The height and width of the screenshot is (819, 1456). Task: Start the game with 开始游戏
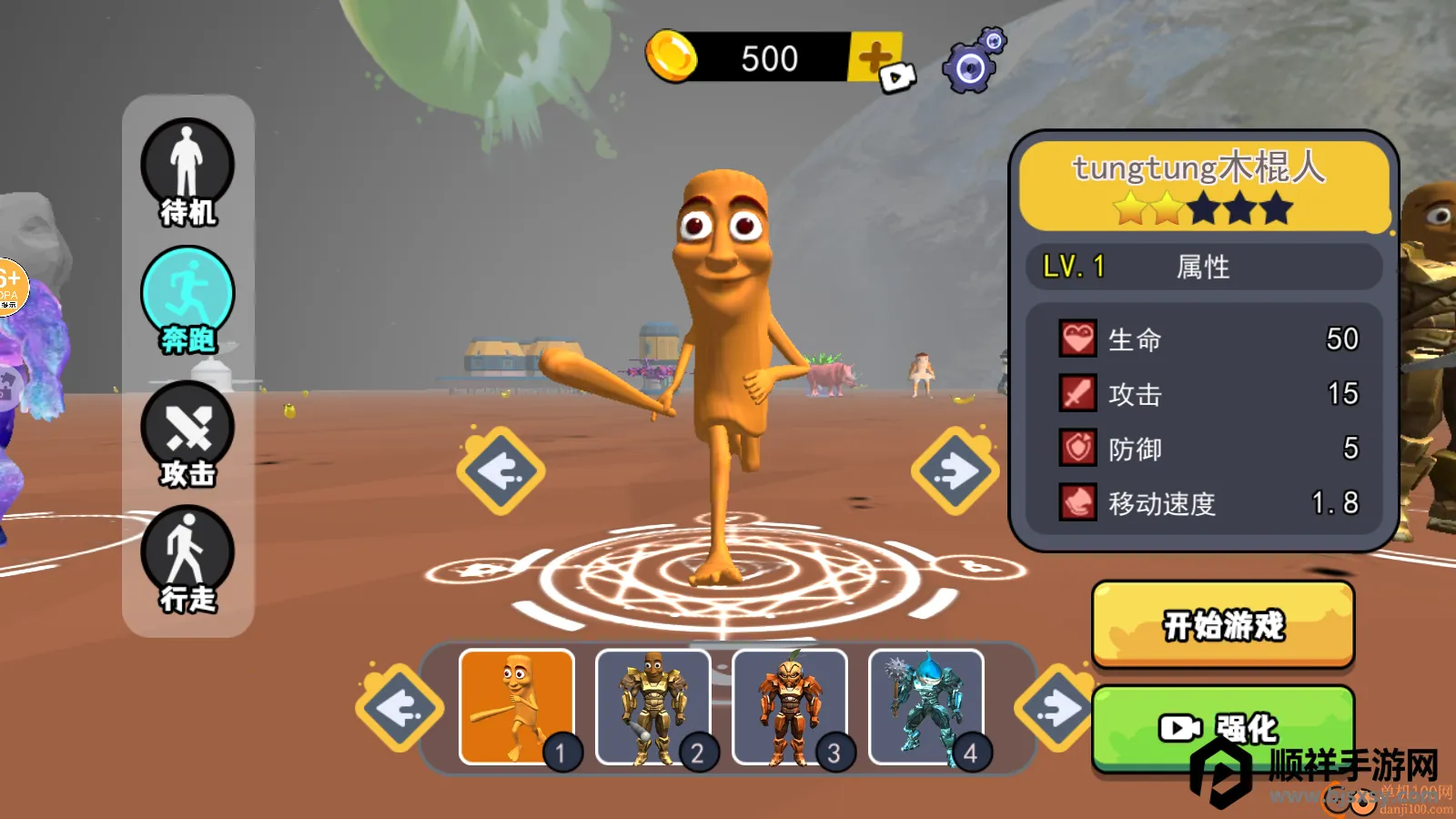click(1223, 625)
